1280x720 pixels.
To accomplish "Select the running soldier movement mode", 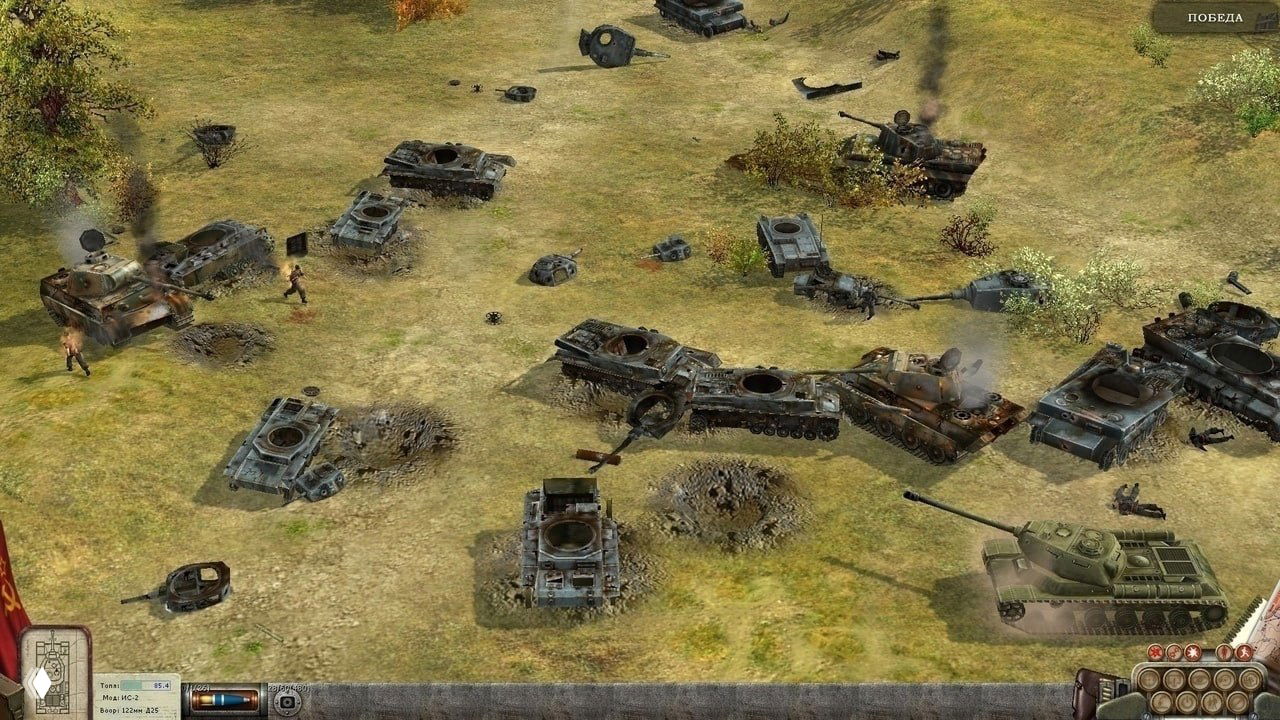I will [x=1244, y=652].
